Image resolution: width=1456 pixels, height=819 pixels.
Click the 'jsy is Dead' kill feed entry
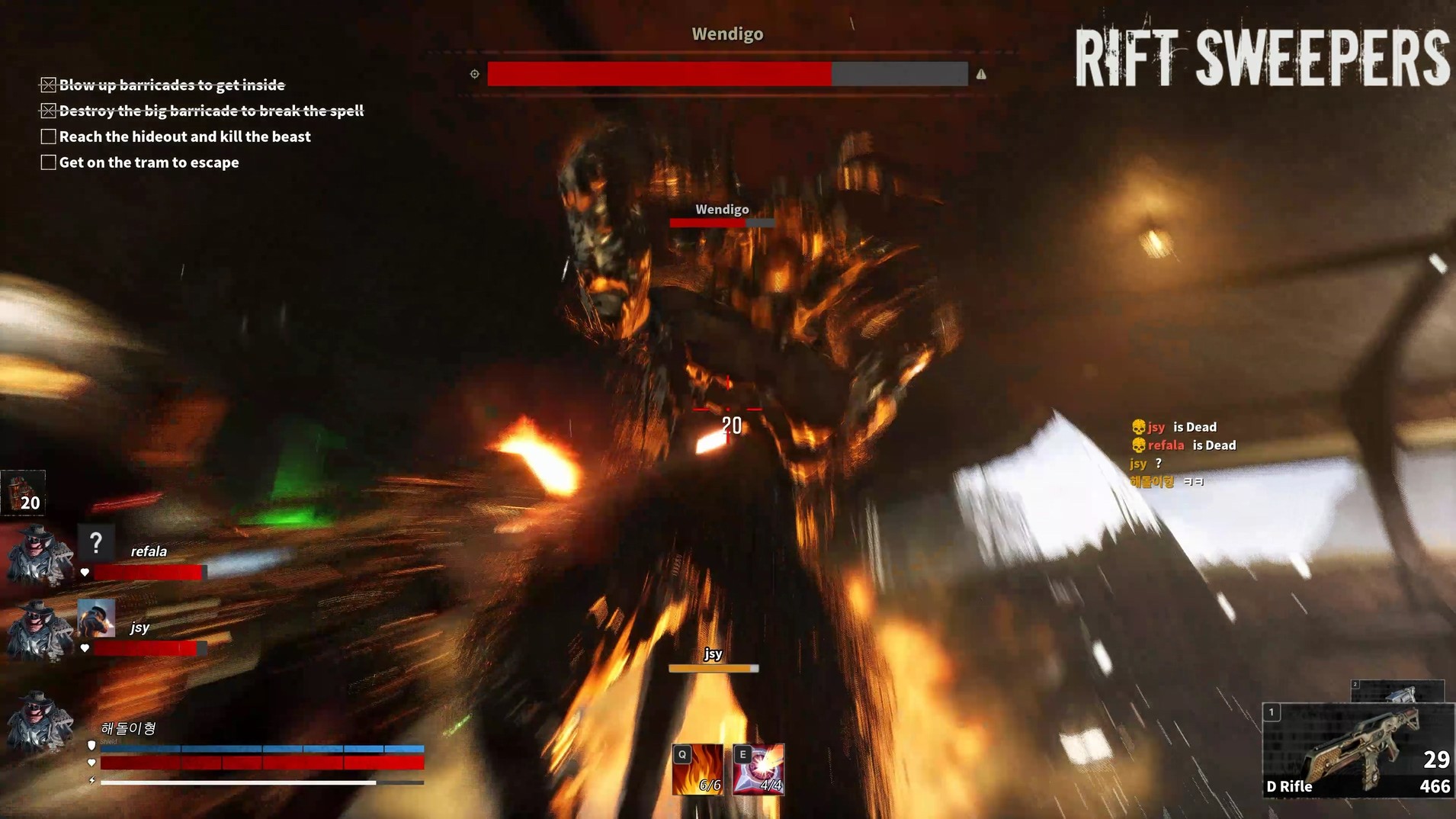(1174, 426)
